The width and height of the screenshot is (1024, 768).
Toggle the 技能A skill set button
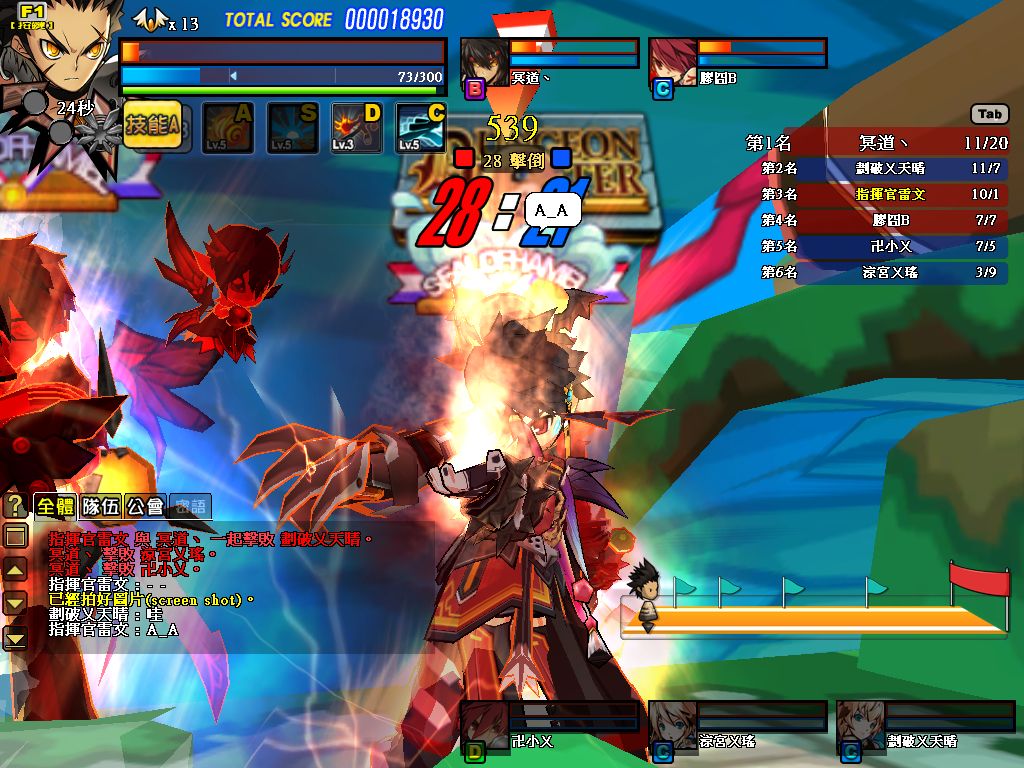click(152, 126)
